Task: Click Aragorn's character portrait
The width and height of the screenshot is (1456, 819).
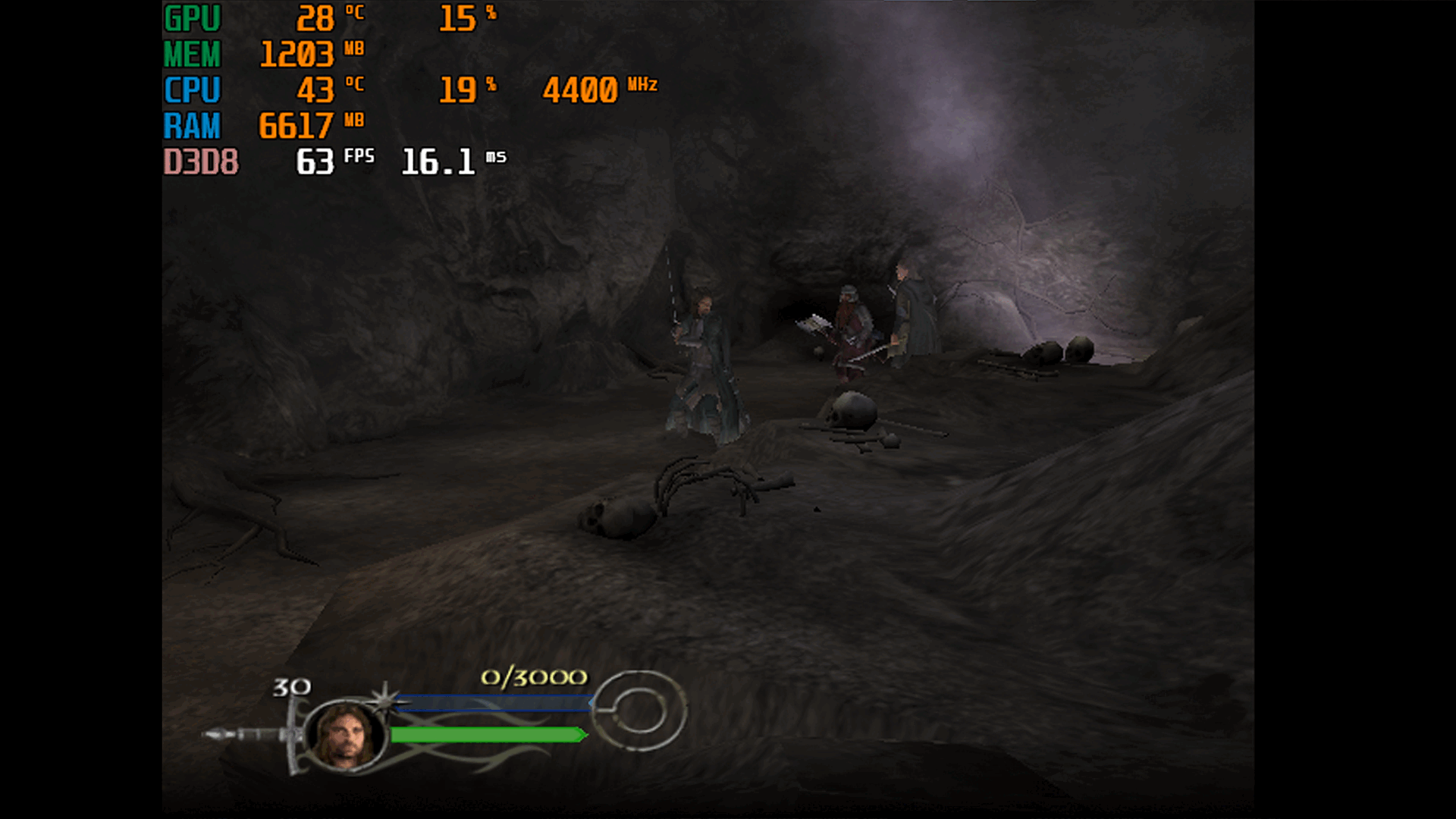Action: (347, 734)
